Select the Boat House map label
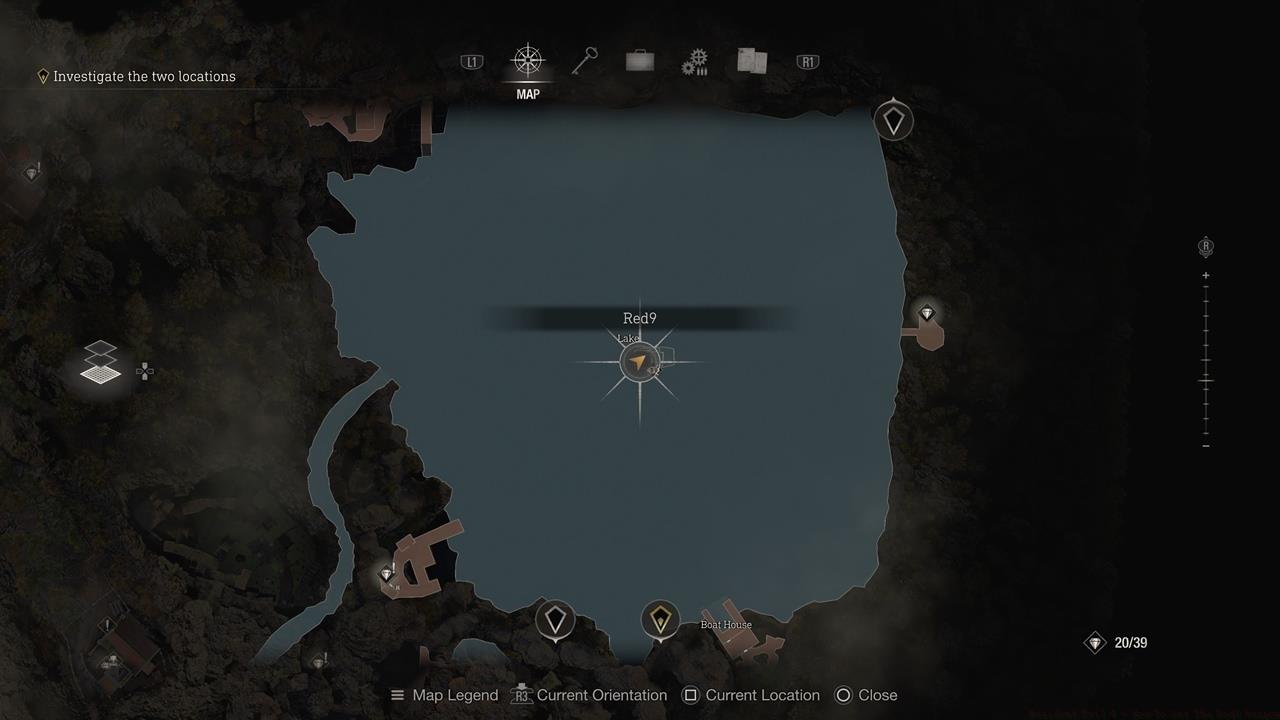The width and height of the screenshot is (1280, 720). click(726, 625)
